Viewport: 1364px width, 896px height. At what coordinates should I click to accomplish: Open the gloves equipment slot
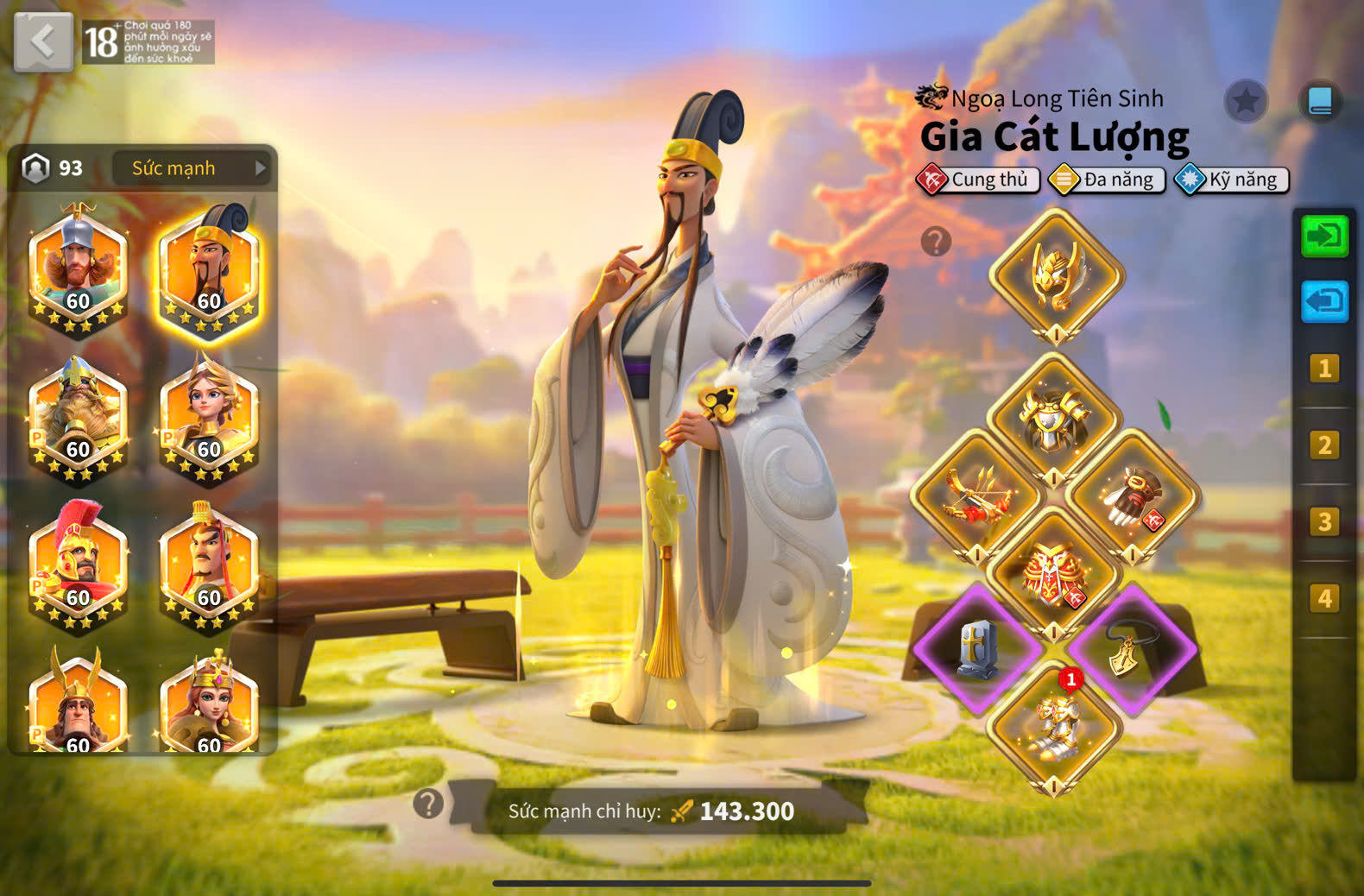tap(1133, 496)
